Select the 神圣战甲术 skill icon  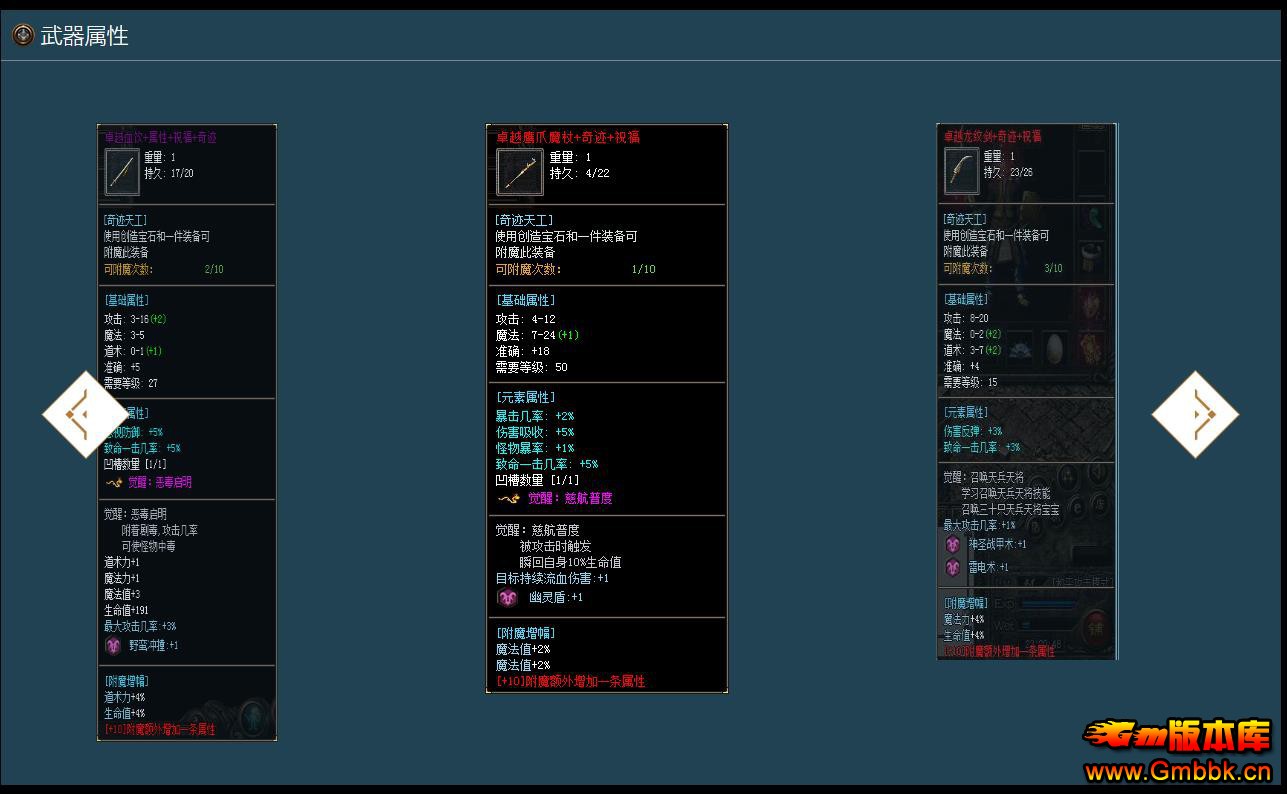point(952,545)
